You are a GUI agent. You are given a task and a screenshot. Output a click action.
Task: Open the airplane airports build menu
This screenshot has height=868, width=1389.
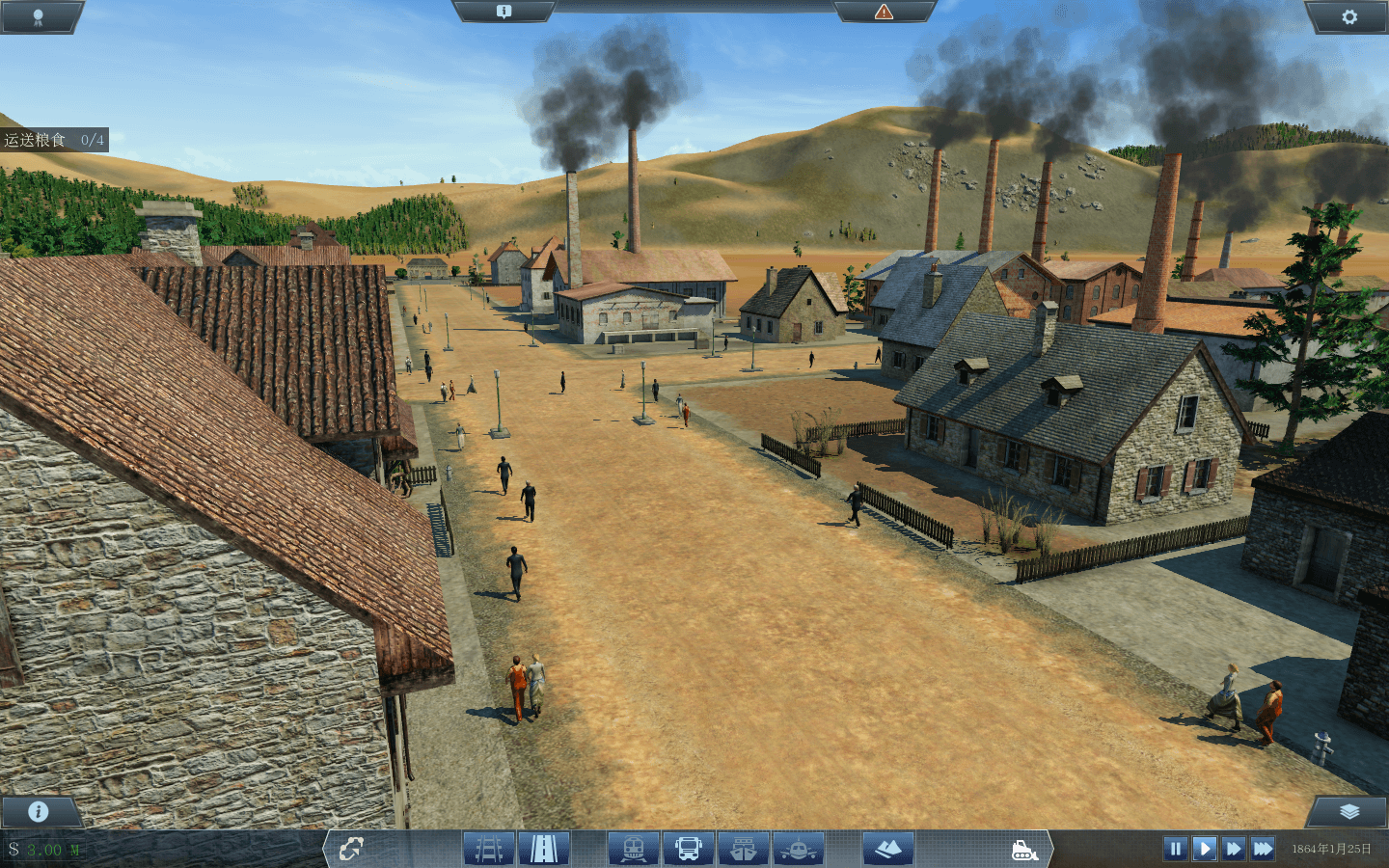pyautogui.click(x=799, y=849)
